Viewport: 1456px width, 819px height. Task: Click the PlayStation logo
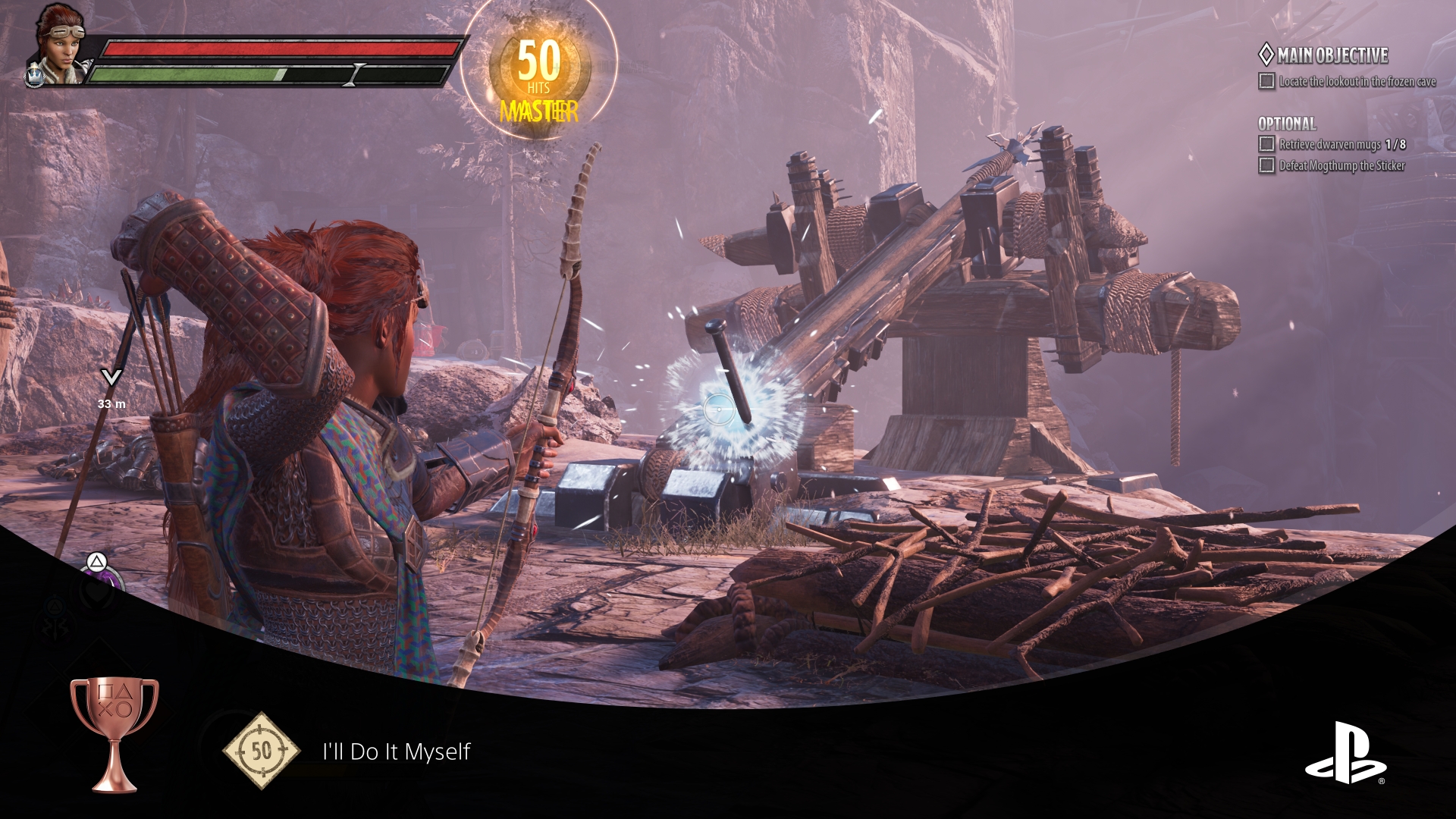1345,753
